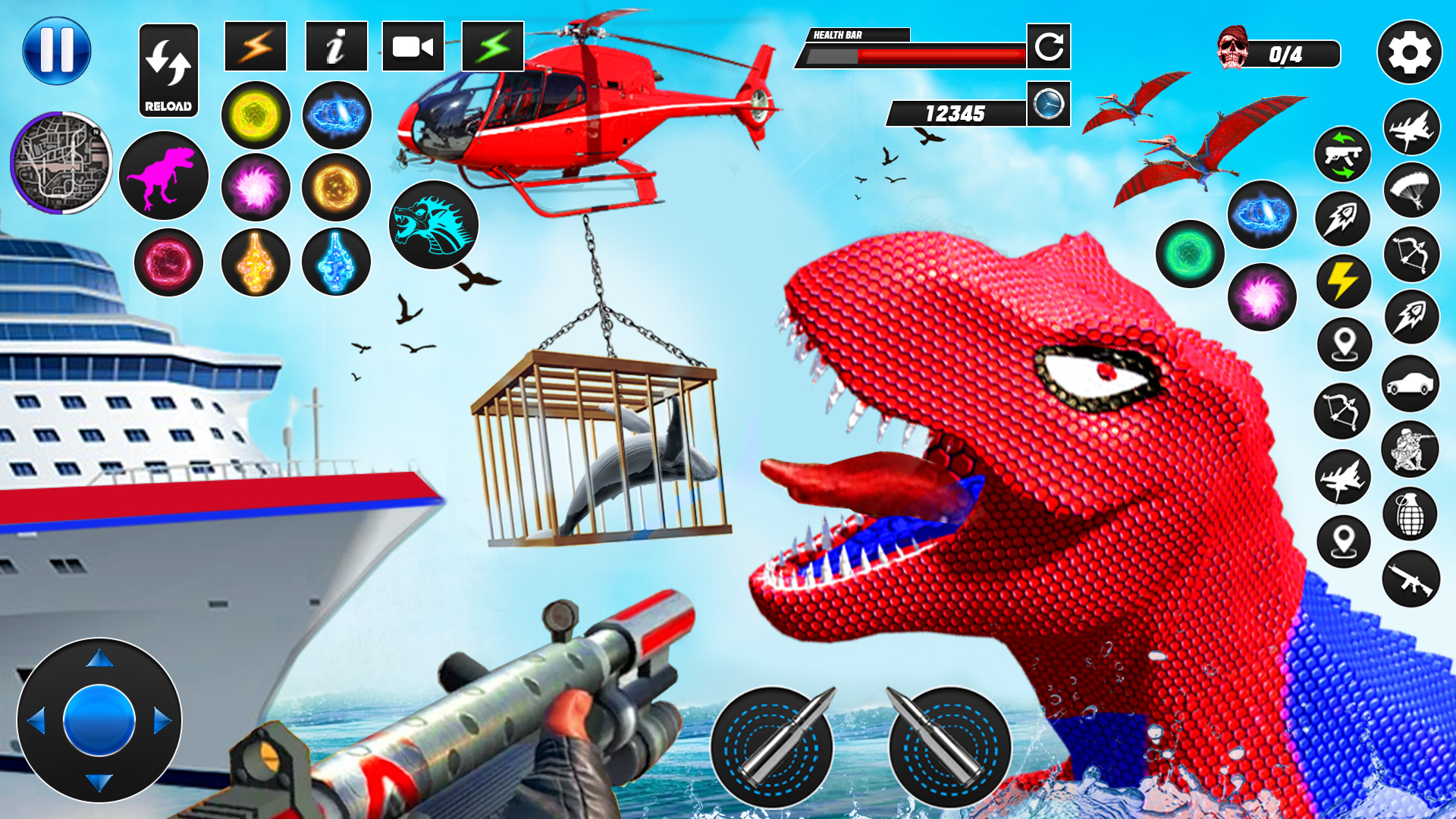Deploy the parachute ability icon
The image size is (1456, 819).
(1410, 191)
